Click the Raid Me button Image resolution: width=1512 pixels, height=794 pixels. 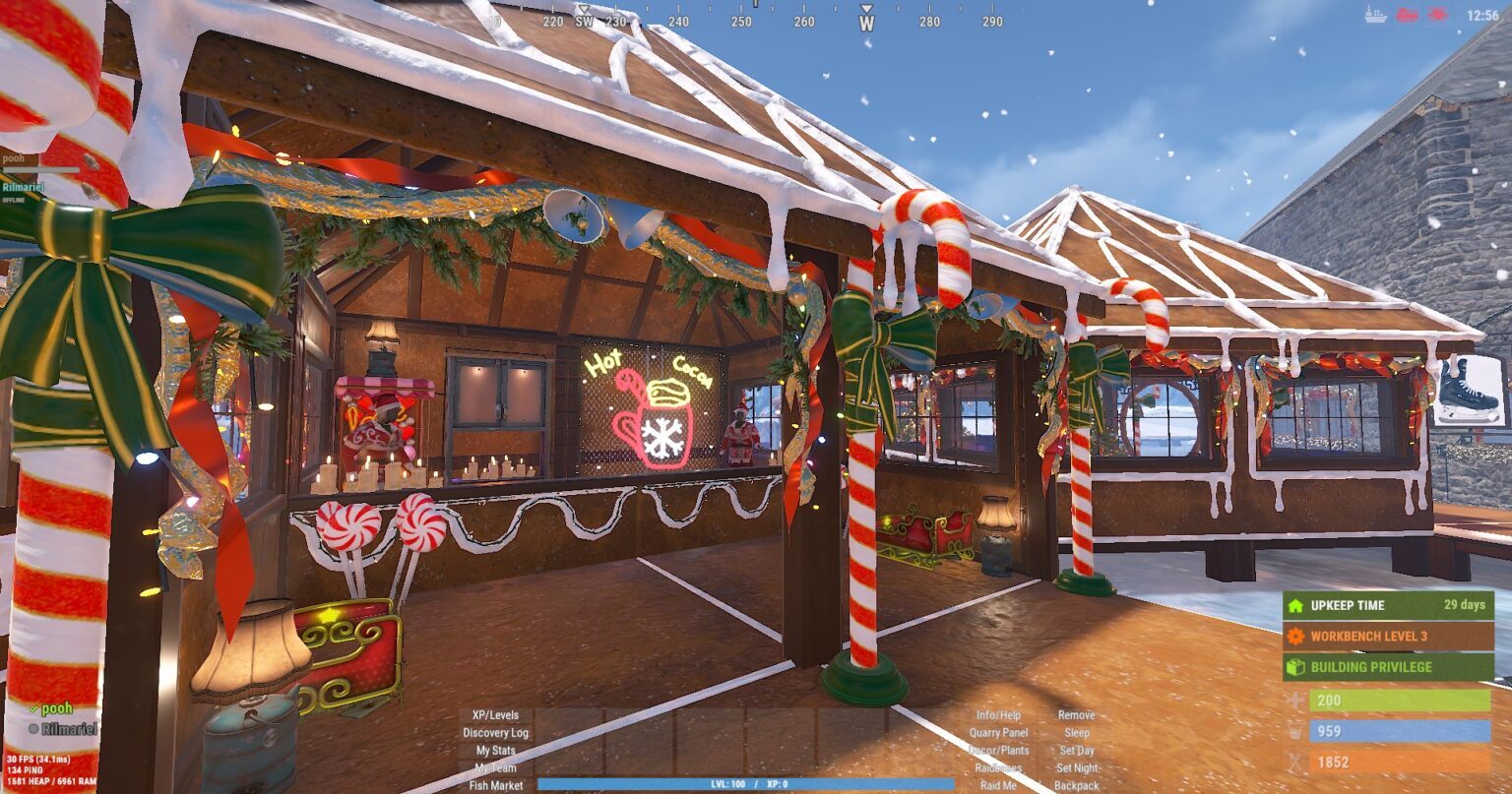point(998,785)
